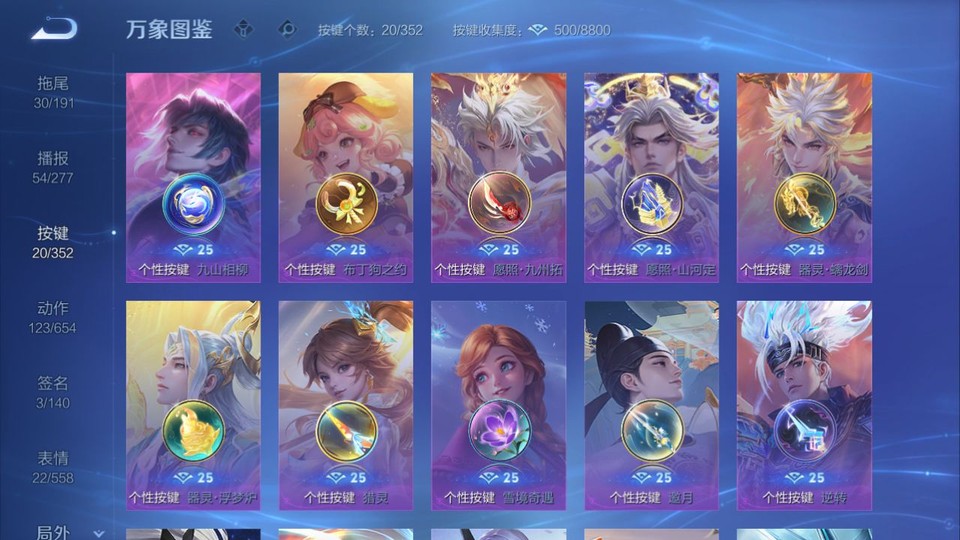Switch to the 签名 tab
Screen dimensions: 960x540
point(54,391)
